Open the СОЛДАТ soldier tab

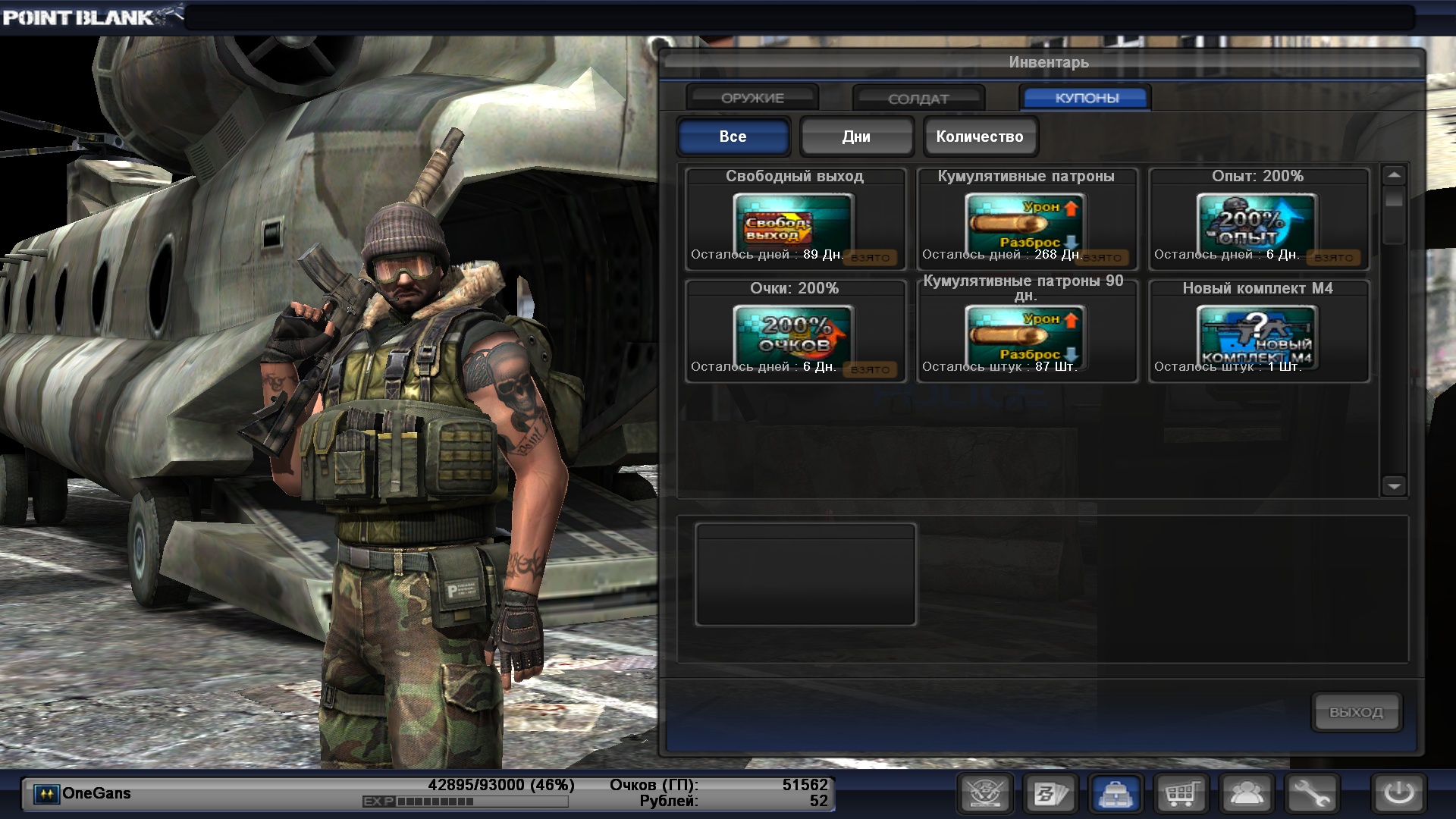tap(918, 99)
